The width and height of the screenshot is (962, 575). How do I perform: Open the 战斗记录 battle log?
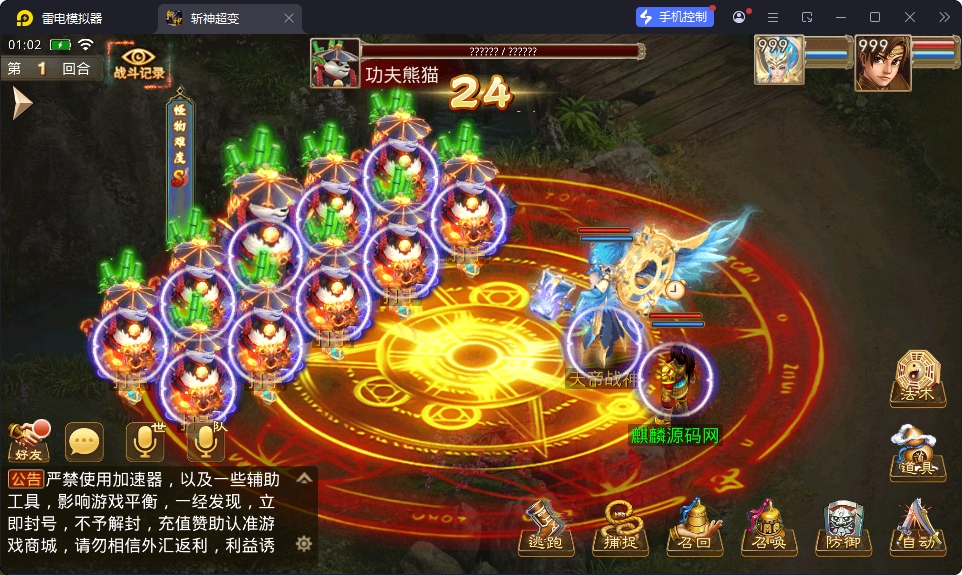(x=139, y=62)
